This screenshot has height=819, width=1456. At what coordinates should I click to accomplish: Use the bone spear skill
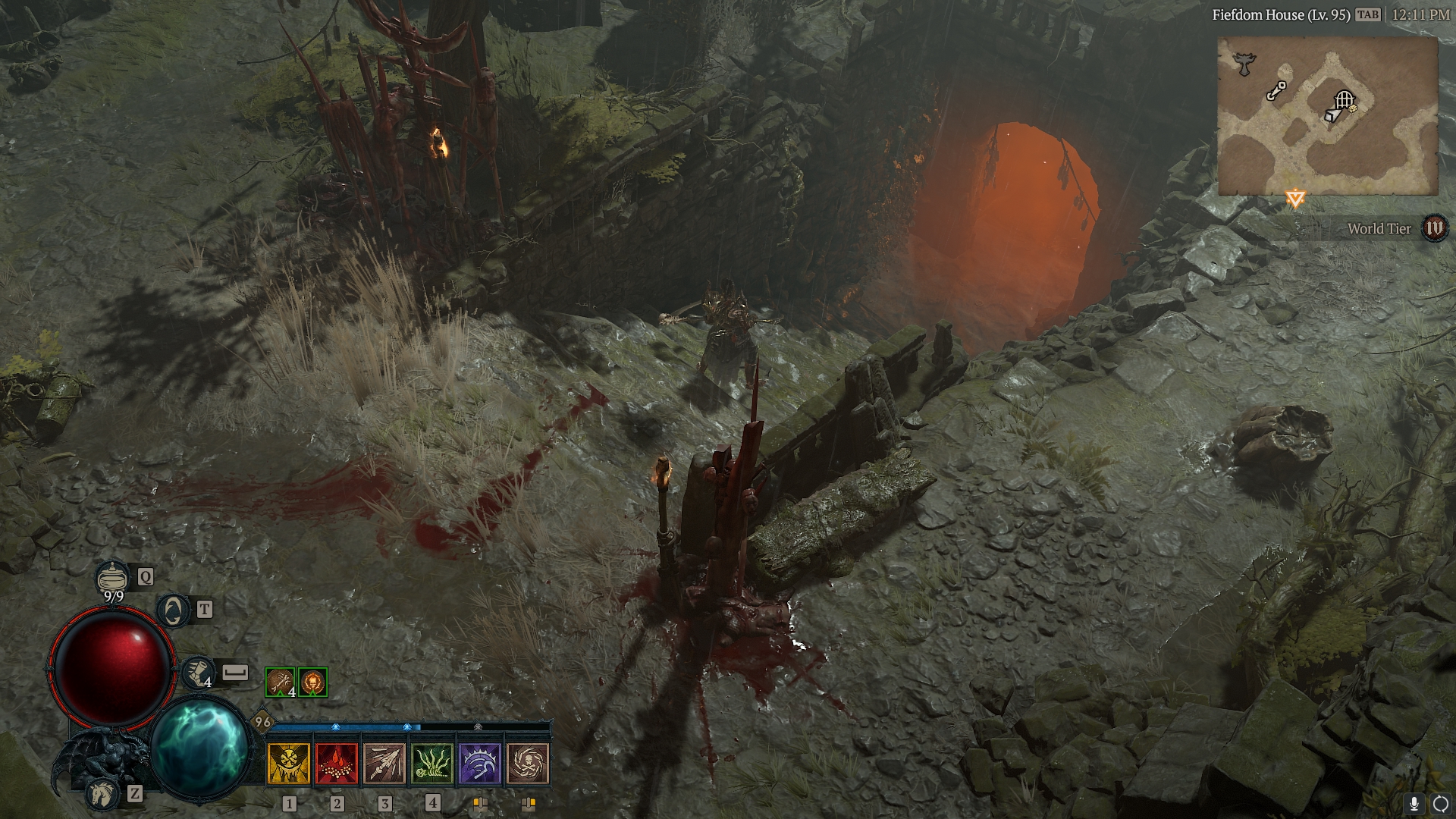pos(384,763)
